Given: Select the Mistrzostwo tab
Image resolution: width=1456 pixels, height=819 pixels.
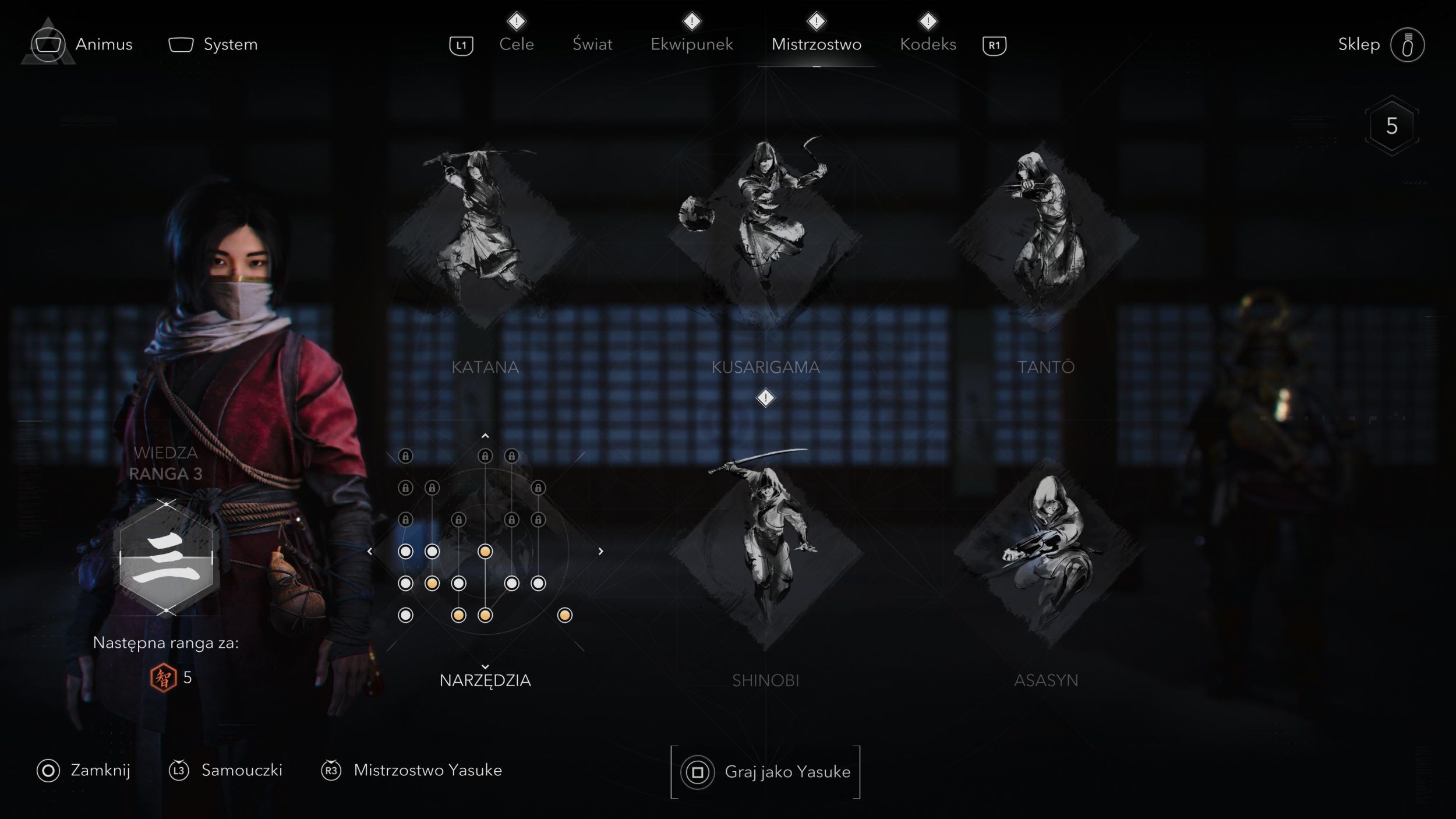Looking at the screenshot, I should click(816, 44).
